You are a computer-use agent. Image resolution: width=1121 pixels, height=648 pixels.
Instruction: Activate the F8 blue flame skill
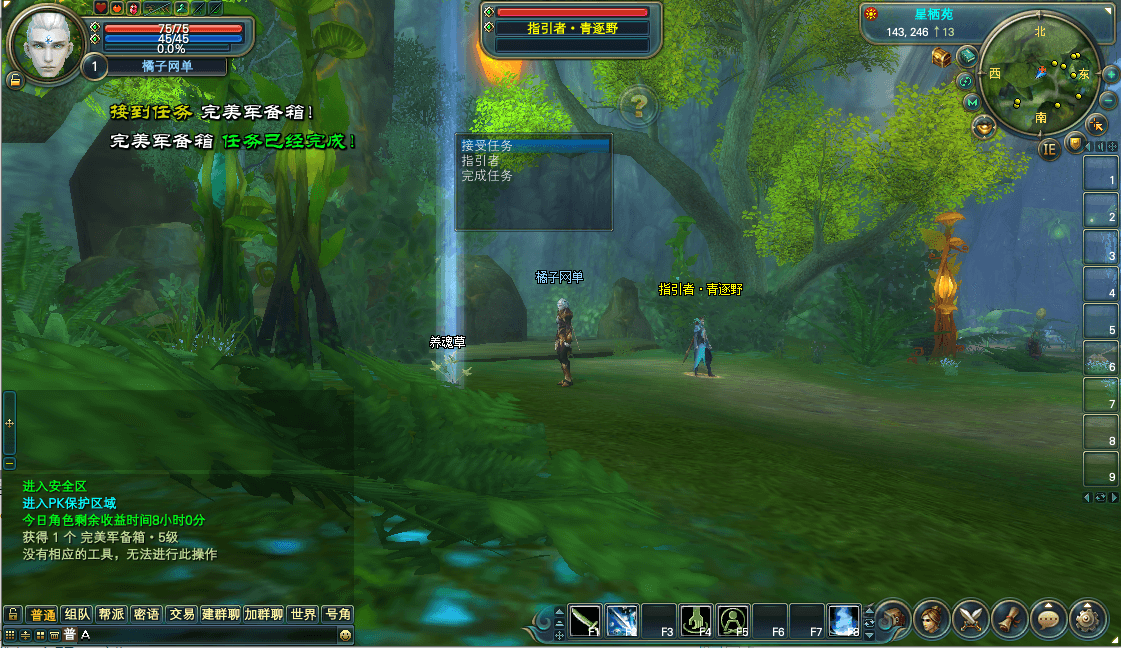tap(846, 620)
